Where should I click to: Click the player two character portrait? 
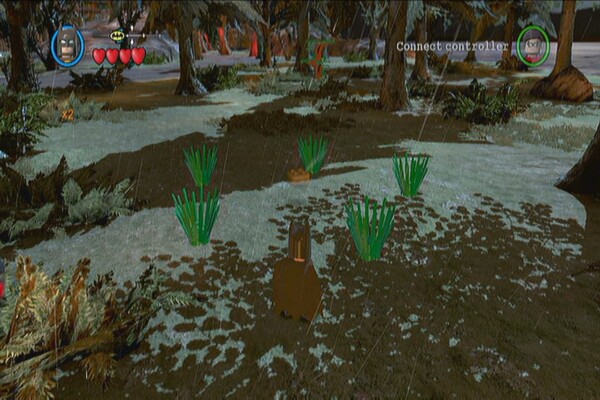533,45
